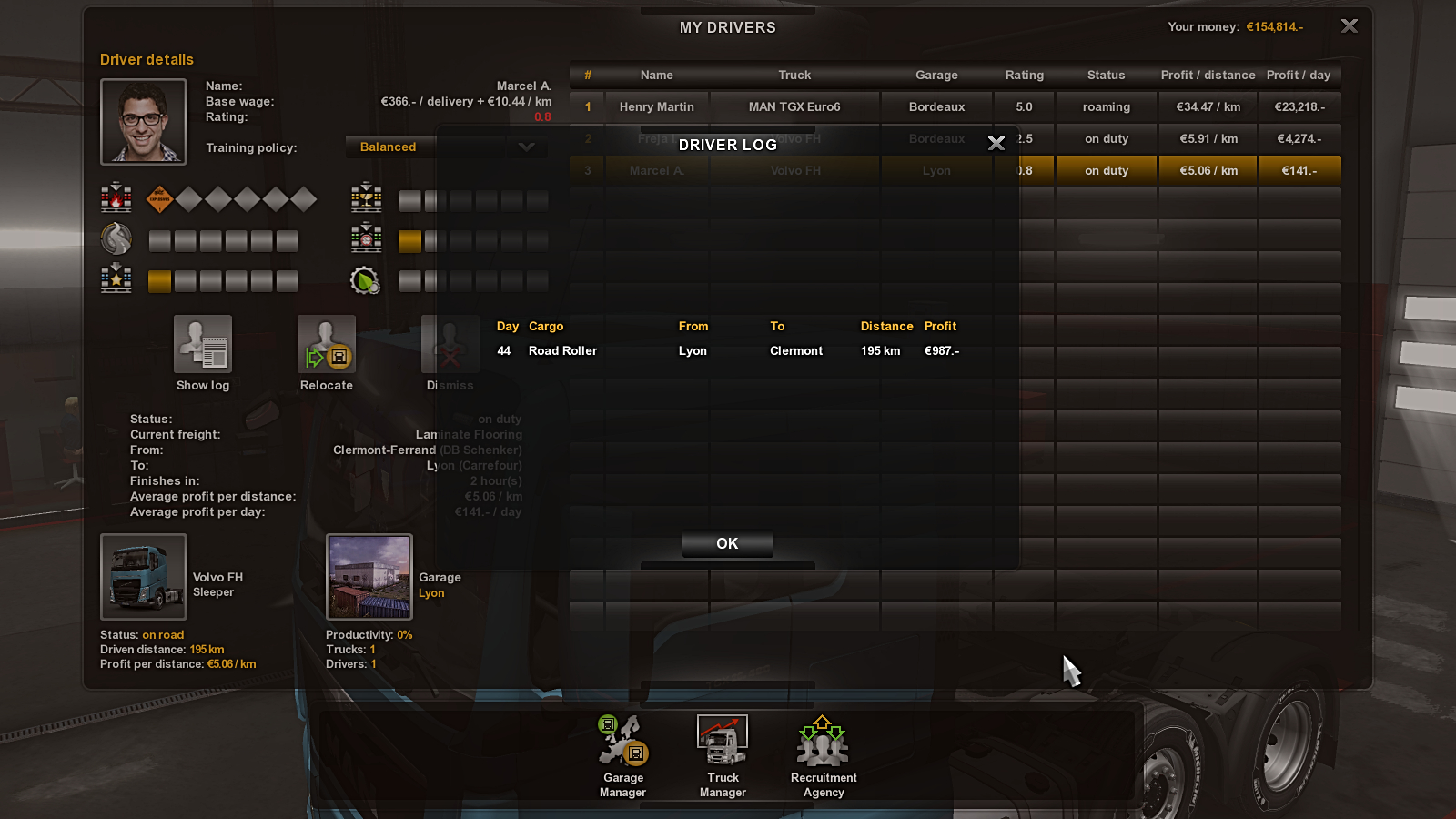Sort drivers by Profit / day column
Image resolution: width=1456 pixels, height=819 pixels.
1299,75
